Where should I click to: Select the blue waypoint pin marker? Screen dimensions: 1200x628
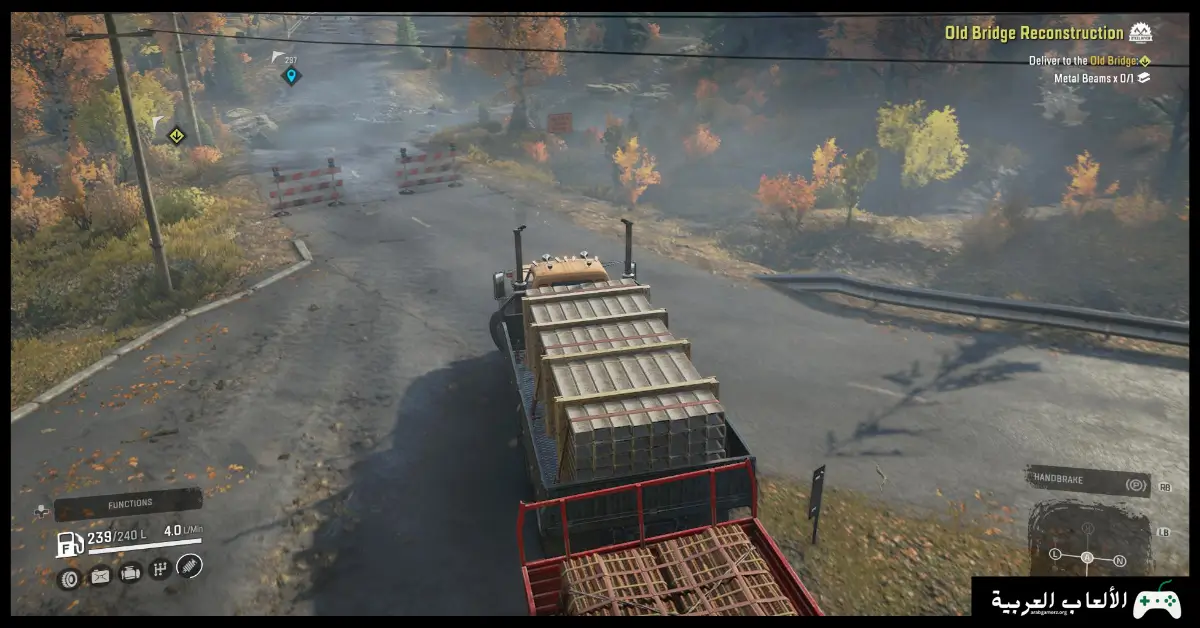[291, 75]
